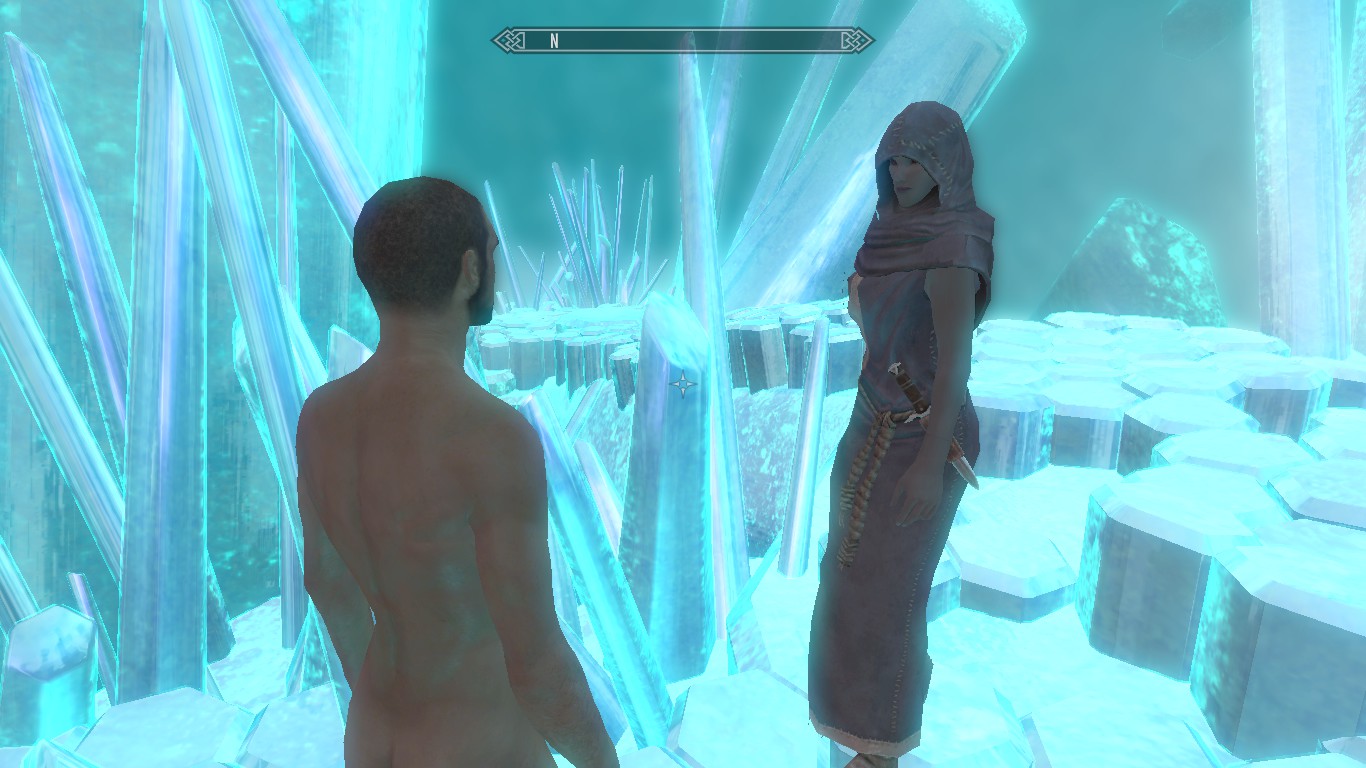This screenshot has width=1366, height=768.
Task: Click the compass bar showing North
Action: click(x=683, y=41)
